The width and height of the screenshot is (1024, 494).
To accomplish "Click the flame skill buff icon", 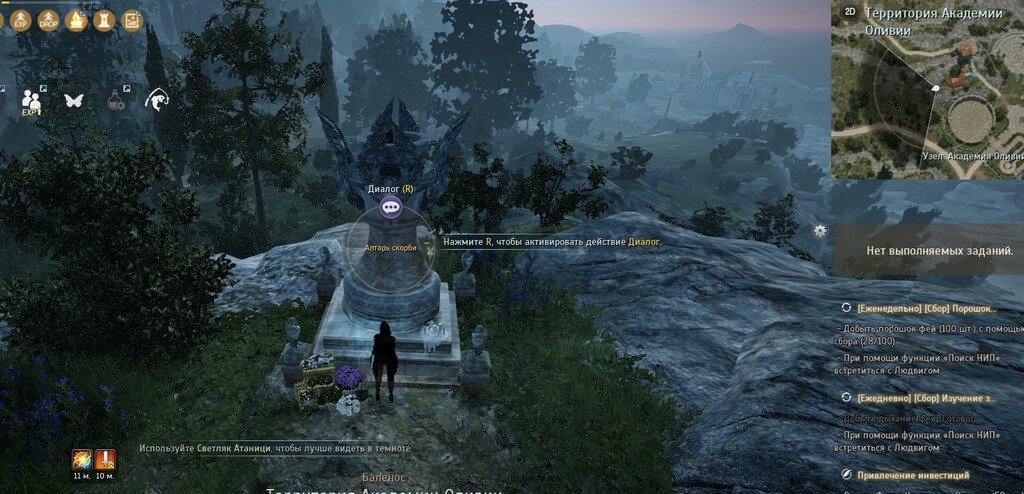I will click(x=82, y=459).
